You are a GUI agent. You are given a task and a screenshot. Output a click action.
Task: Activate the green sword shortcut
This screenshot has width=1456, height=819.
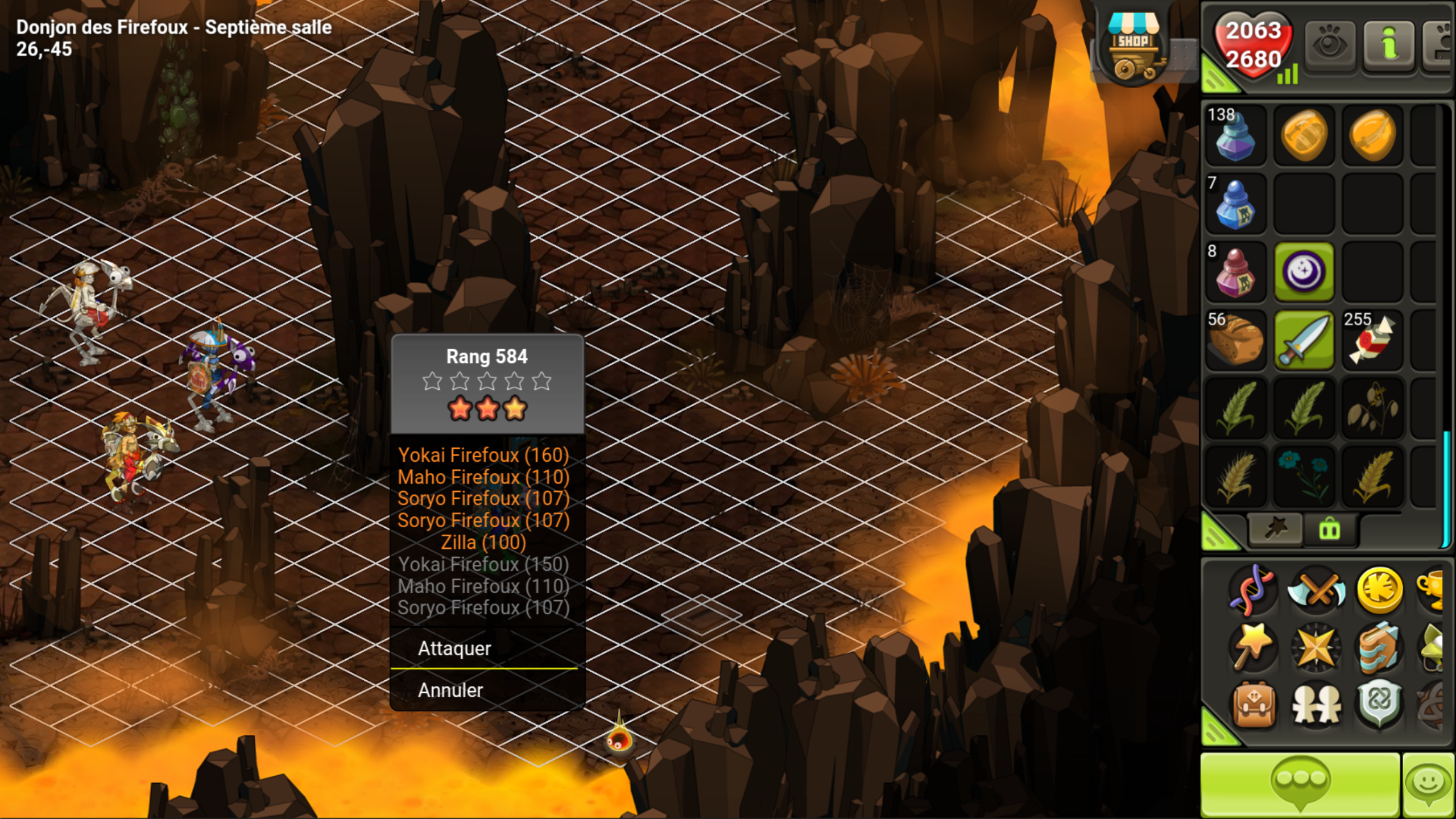pyautogui.click(x=1304, y=340)
